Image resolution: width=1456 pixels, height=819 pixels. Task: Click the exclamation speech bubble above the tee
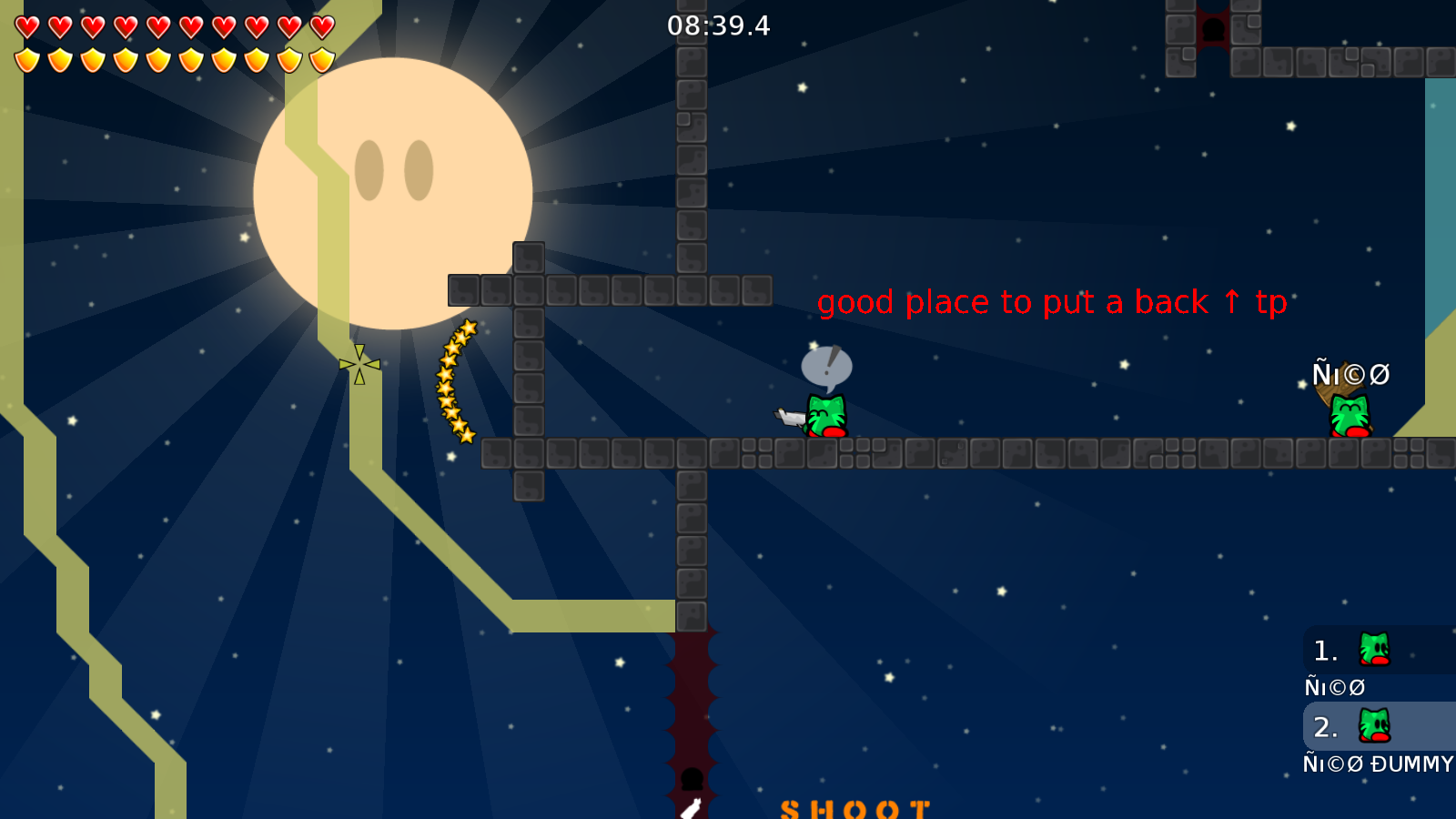click(x=826, y=366)
